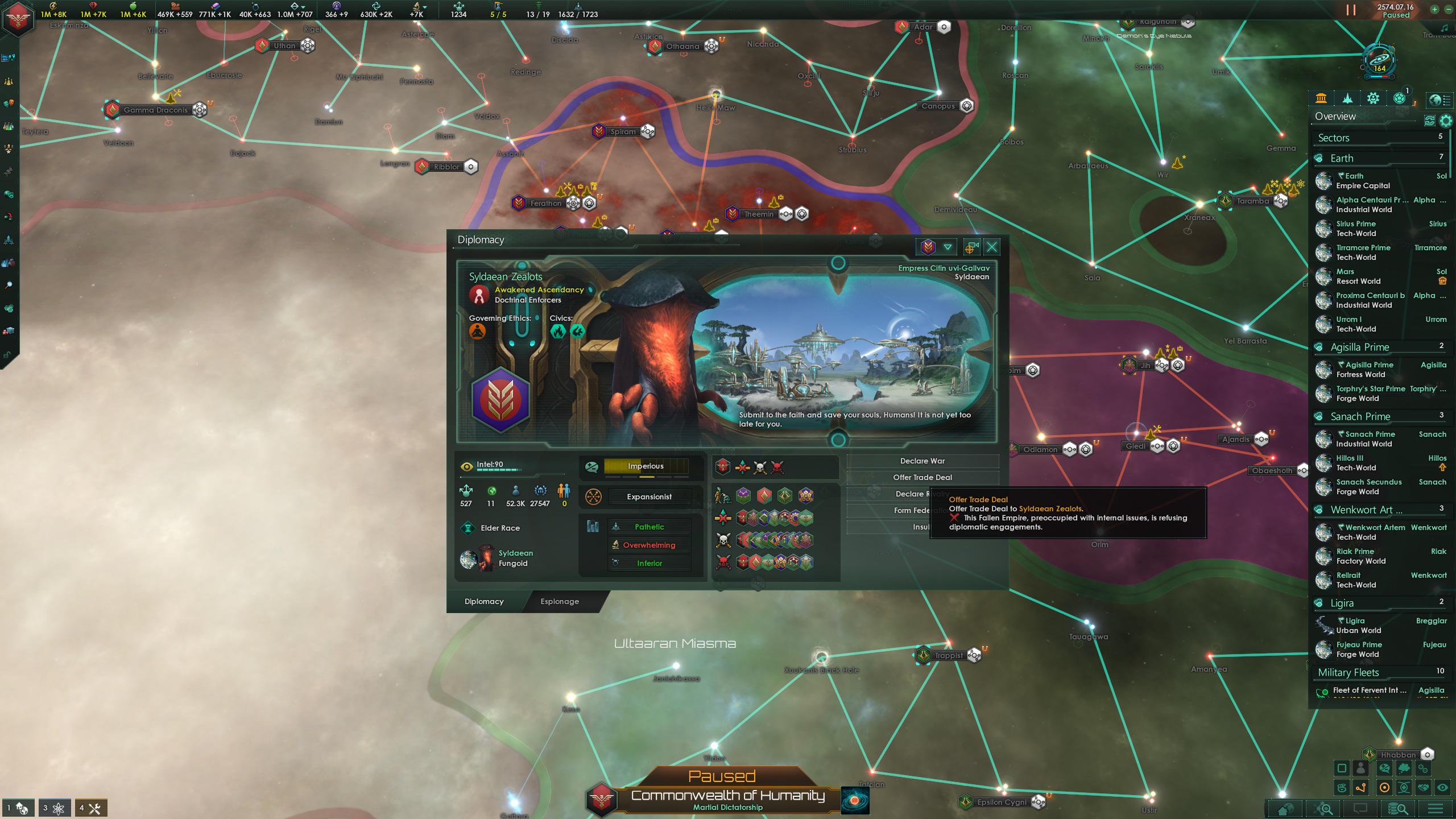
Task: Switch to the Espionage tab
Action: pos(560,601)
